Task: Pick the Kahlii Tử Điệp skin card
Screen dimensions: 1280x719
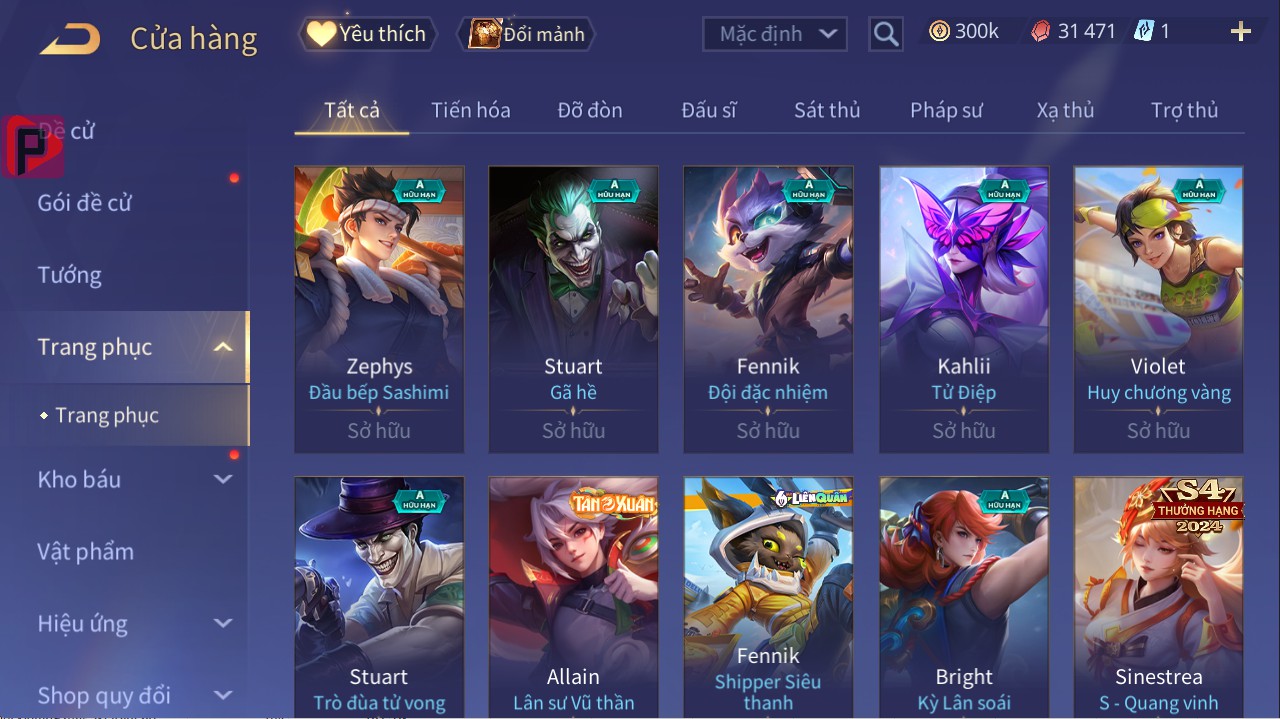Action: click(x=964, y=308)
